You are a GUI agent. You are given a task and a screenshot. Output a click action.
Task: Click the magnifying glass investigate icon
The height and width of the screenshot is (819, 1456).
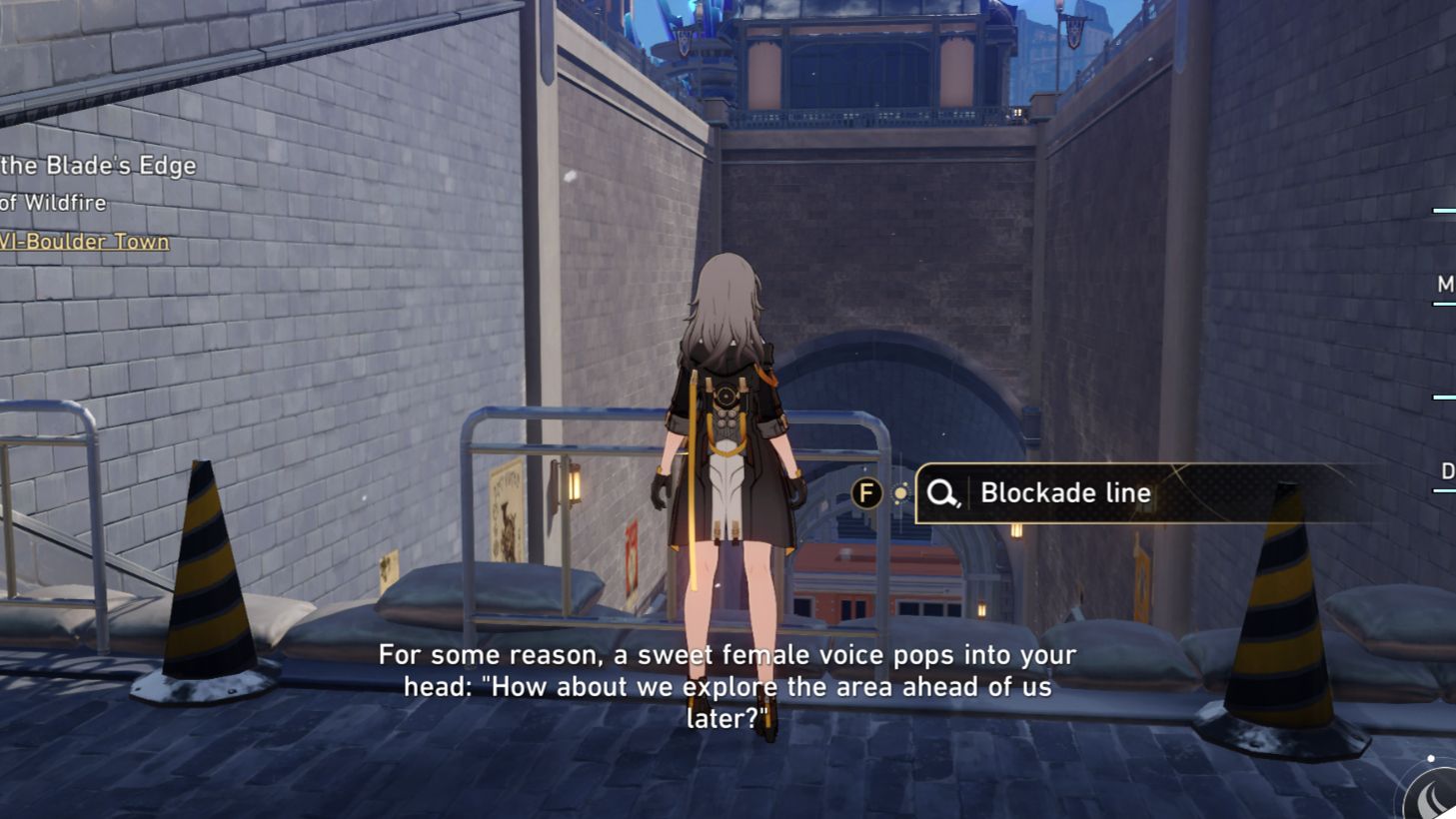pyautogui.click(x=942, y=492)
